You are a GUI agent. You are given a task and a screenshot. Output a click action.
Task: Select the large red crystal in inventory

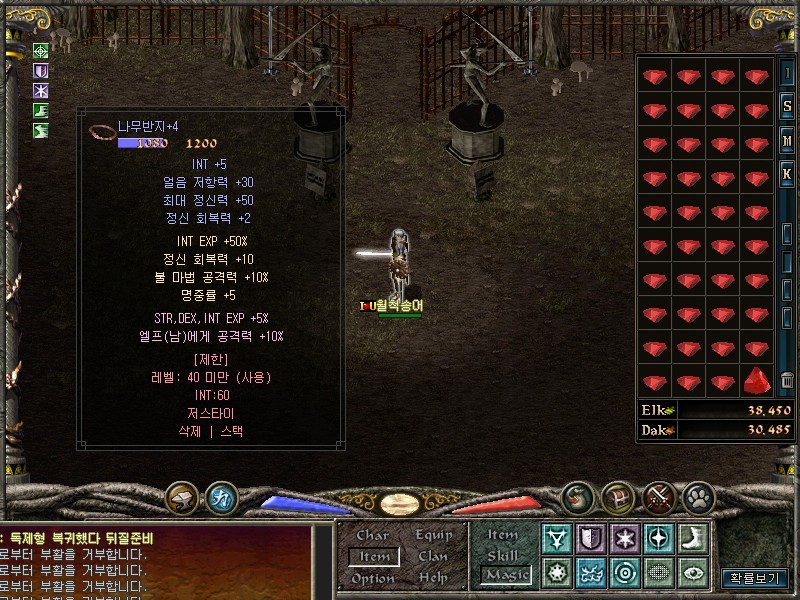coord(757,380)
